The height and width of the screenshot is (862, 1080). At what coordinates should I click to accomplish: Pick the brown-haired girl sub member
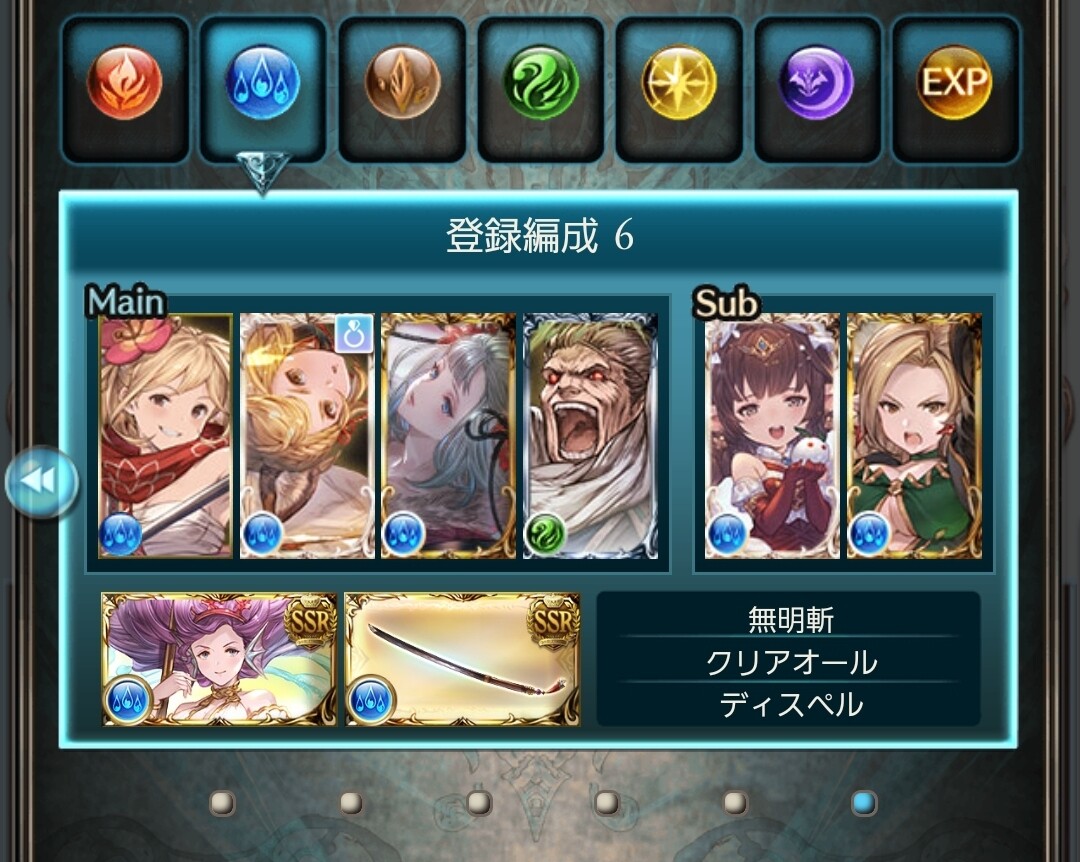coord(772,436)
